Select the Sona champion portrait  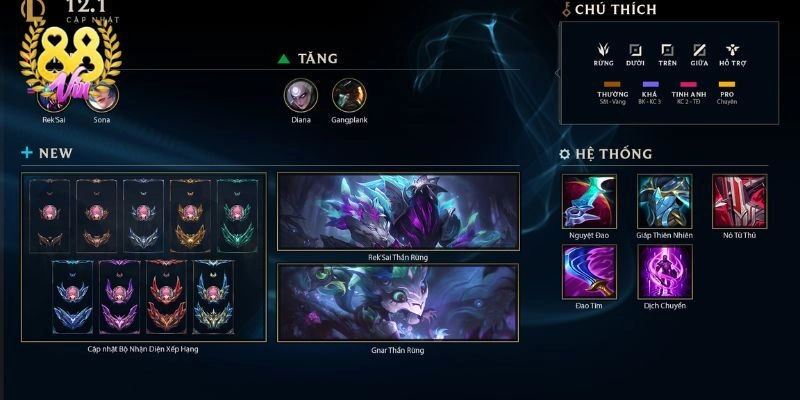coord(103,96)
